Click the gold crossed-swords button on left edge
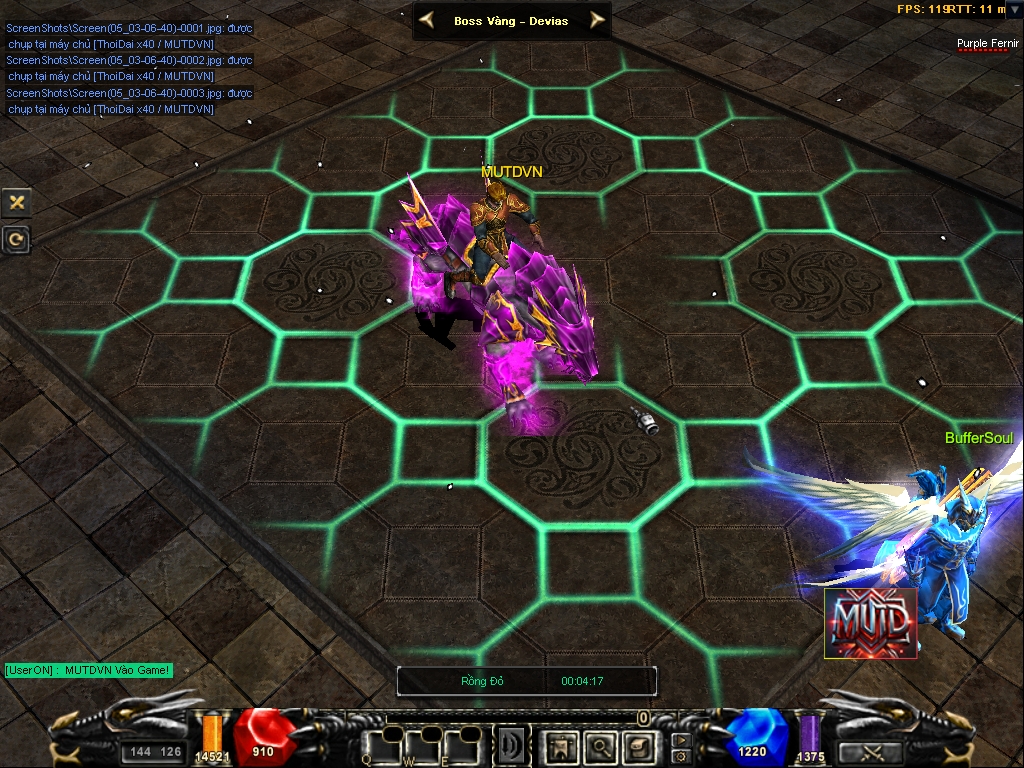This screenshot has height=768, width=1024. click(x=16, y=202)
